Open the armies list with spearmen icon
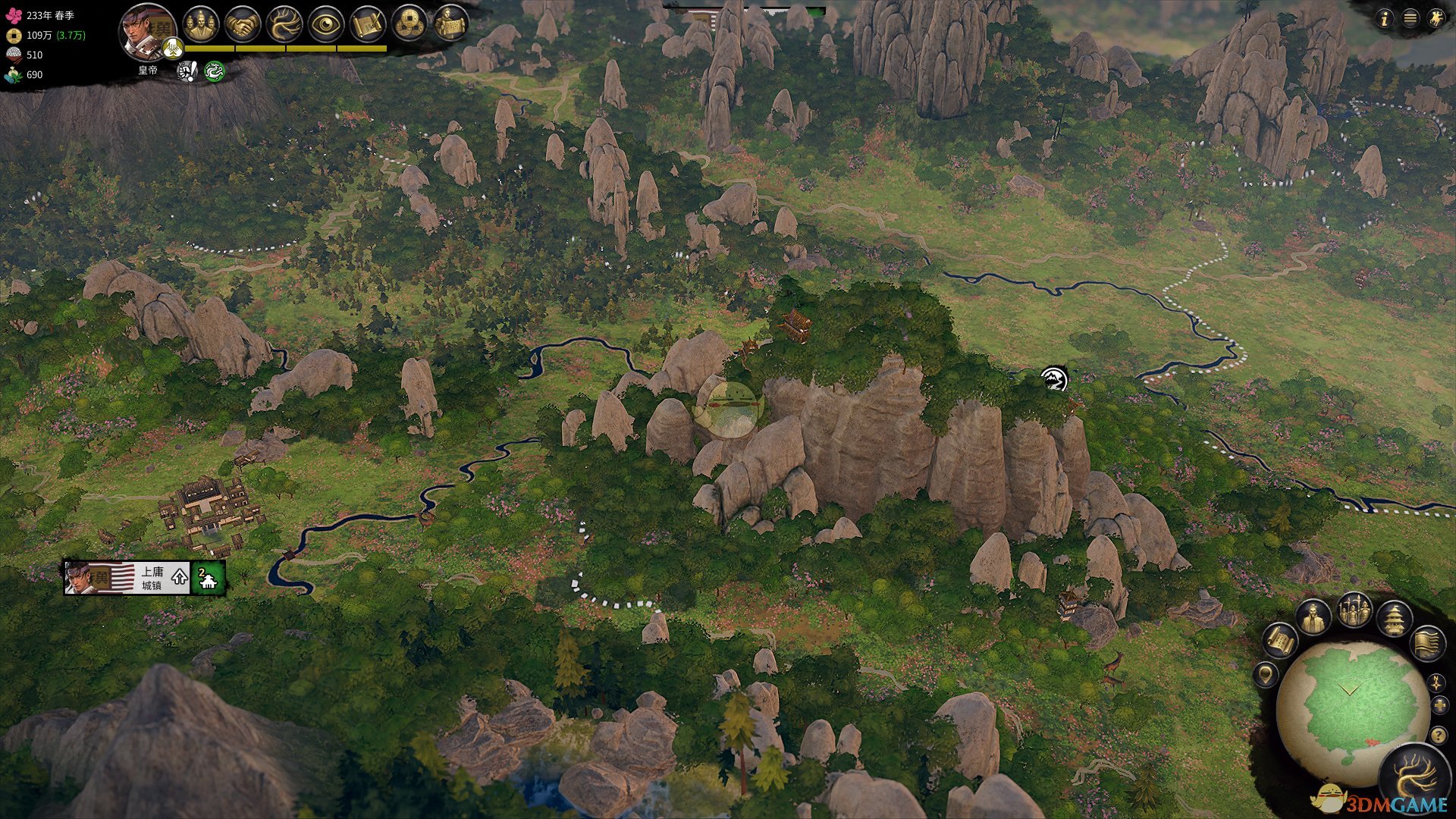 pyautogui.click(x=1354, y=609)
